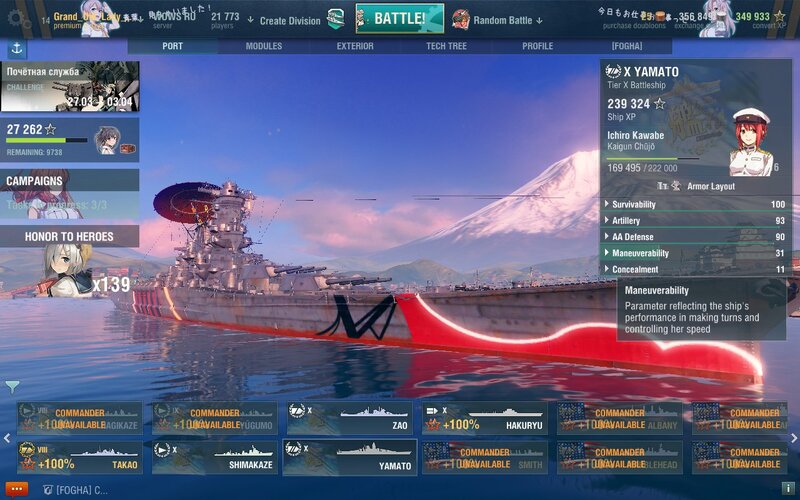Choose the SHIMAKAZE ship slot
The height and width of the screenshot is (500, 800).
point(215,458)
